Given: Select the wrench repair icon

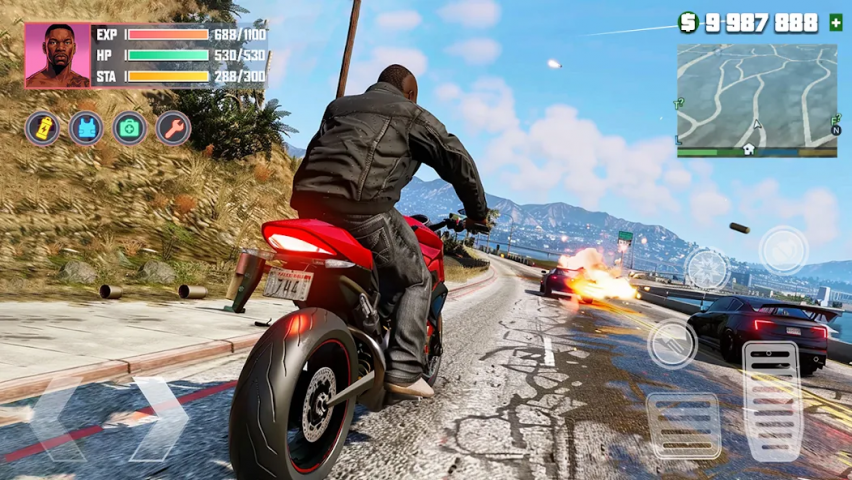Looking at the screenshot, I should (x=174, y=128).
